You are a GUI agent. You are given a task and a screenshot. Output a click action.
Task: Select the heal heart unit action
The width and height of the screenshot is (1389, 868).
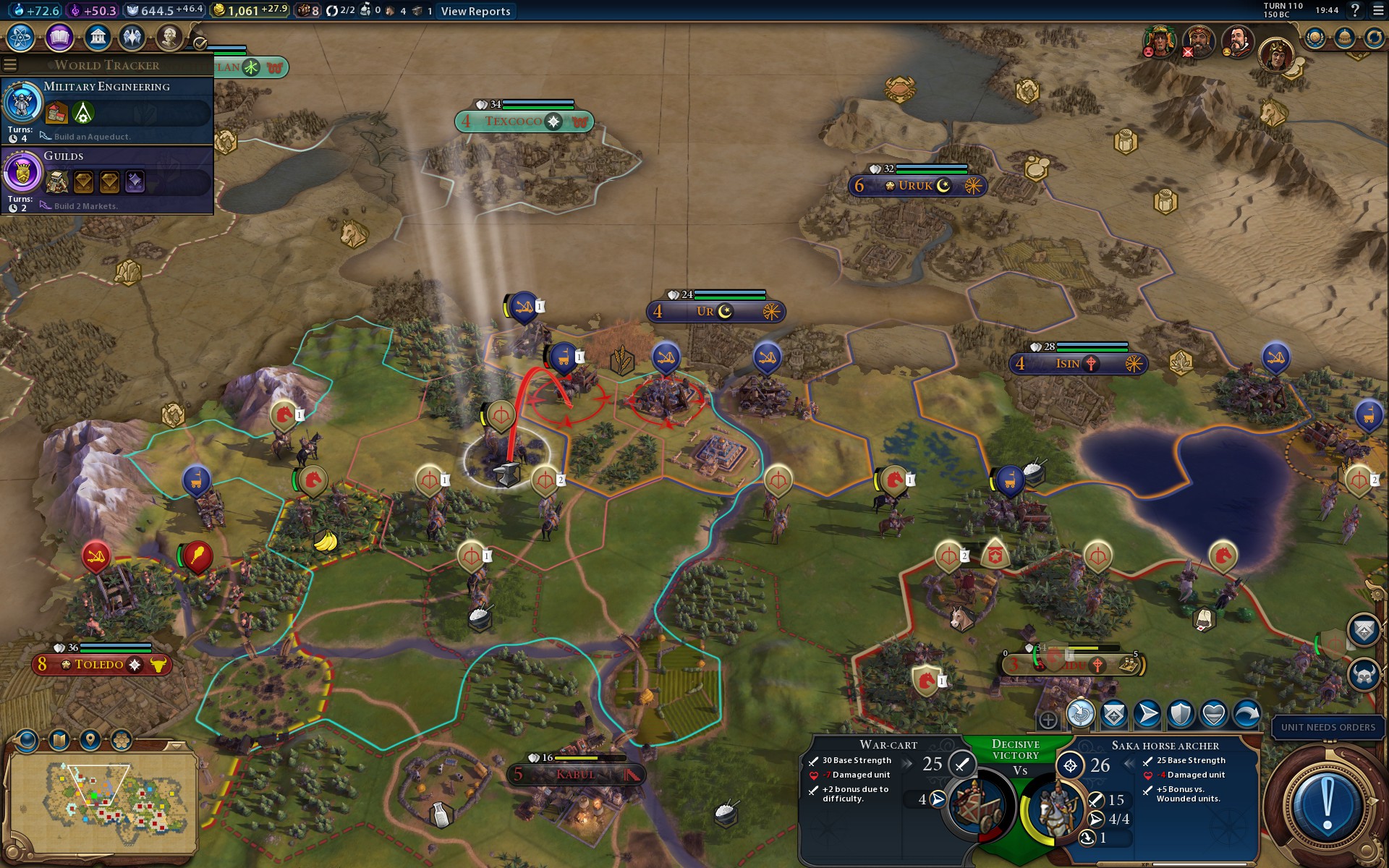[1213, 715]
